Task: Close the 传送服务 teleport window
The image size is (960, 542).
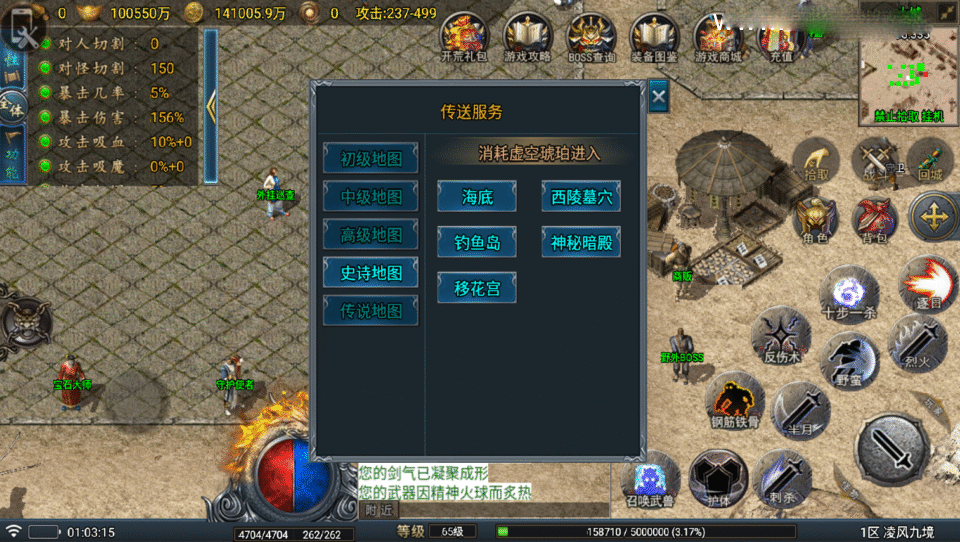Action: coord(658,97)
